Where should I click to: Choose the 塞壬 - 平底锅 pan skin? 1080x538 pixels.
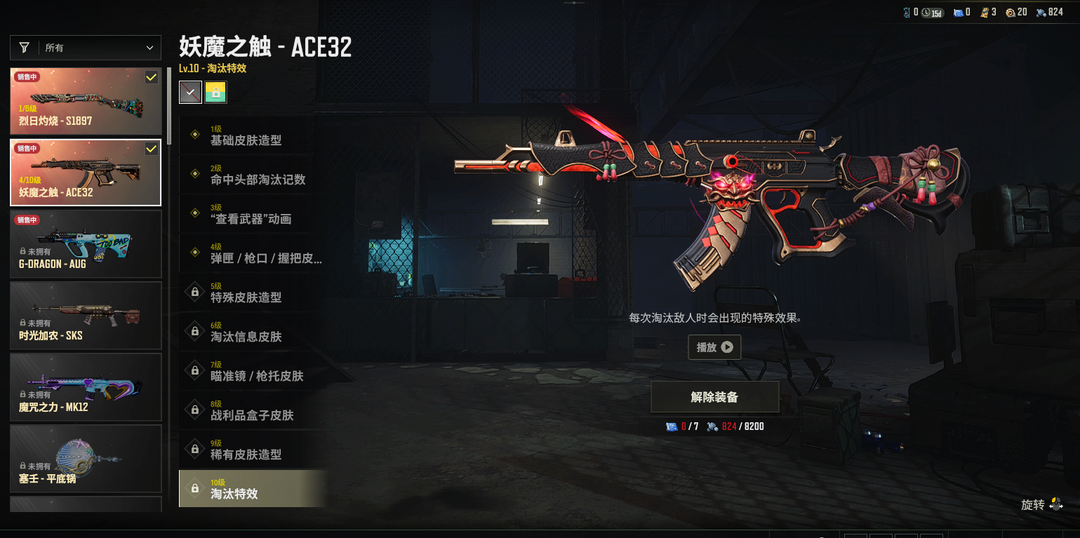[x=86, y=459]
